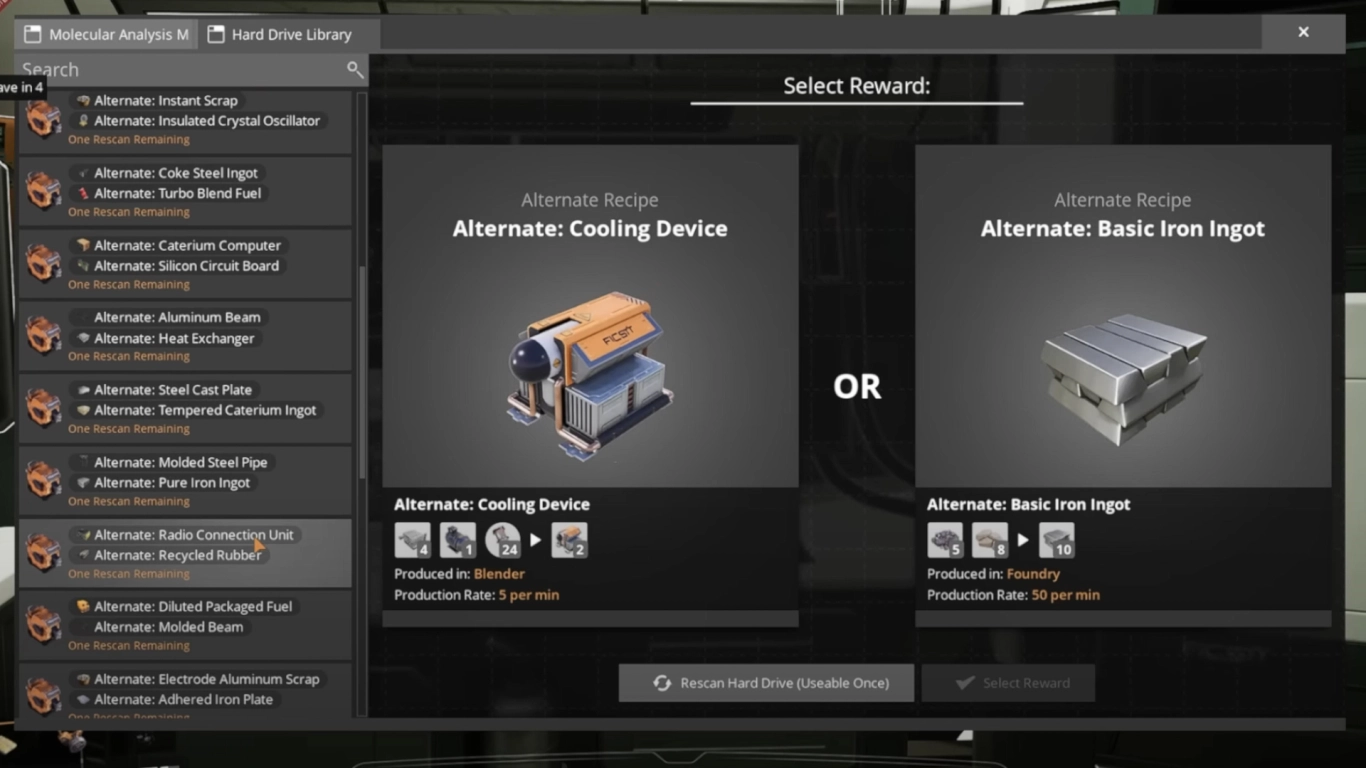Select the Aluminum Beam hard drive entry
Viewport: 1366px width, 768px height.
185,335
